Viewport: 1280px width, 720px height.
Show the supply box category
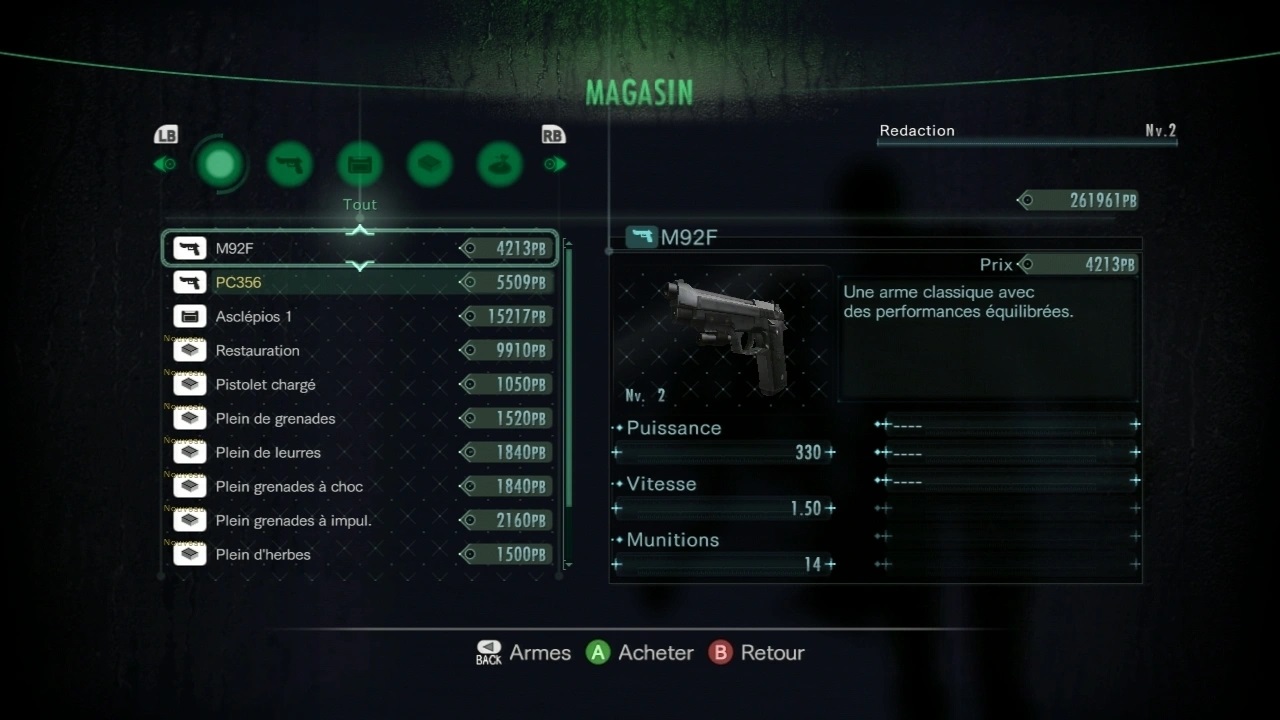[430, 164]
